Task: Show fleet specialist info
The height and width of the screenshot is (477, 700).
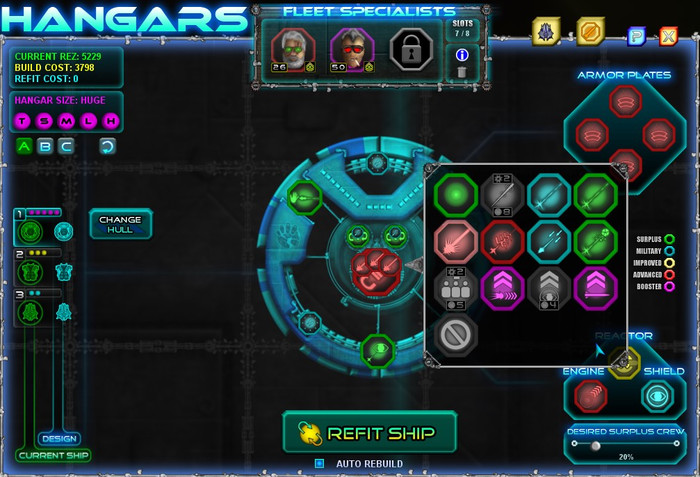Action: click(x=461, y=55)
